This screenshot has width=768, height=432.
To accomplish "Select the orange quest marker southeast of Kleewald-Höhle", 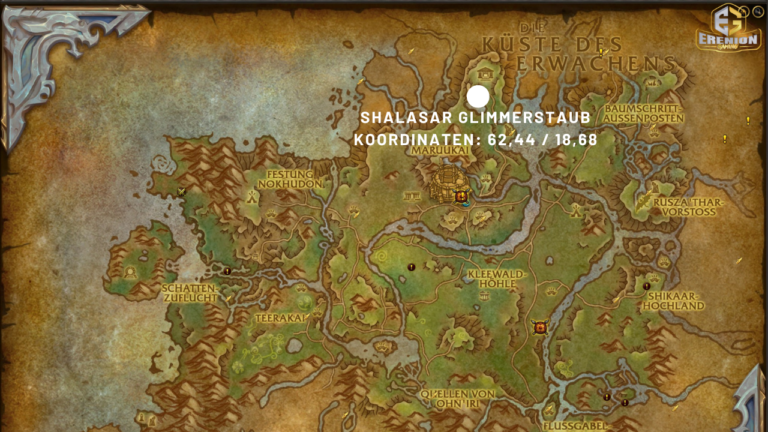I will (x=540, y=327).
